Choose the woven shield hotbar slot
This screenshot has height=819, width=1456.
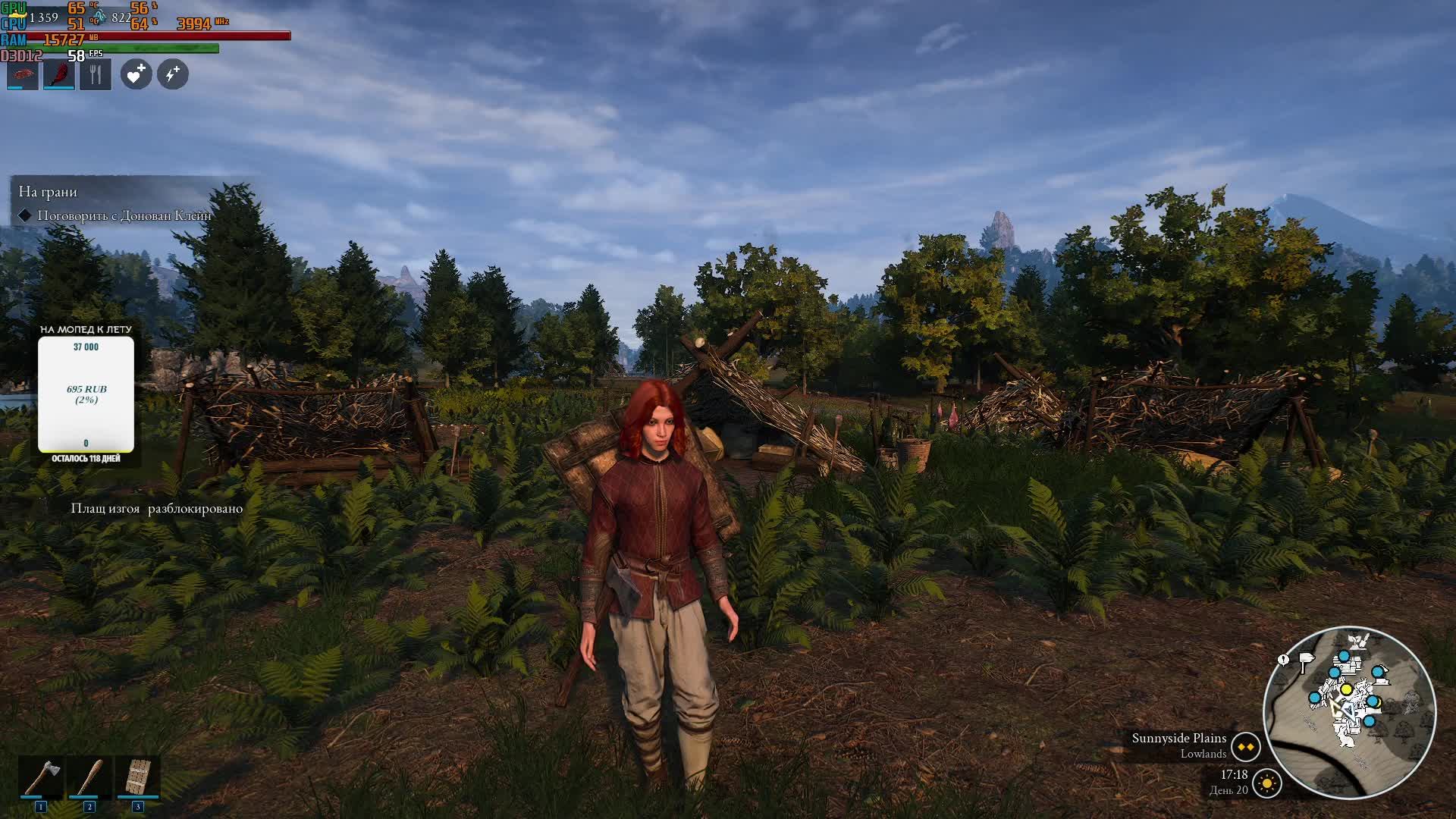137,777
